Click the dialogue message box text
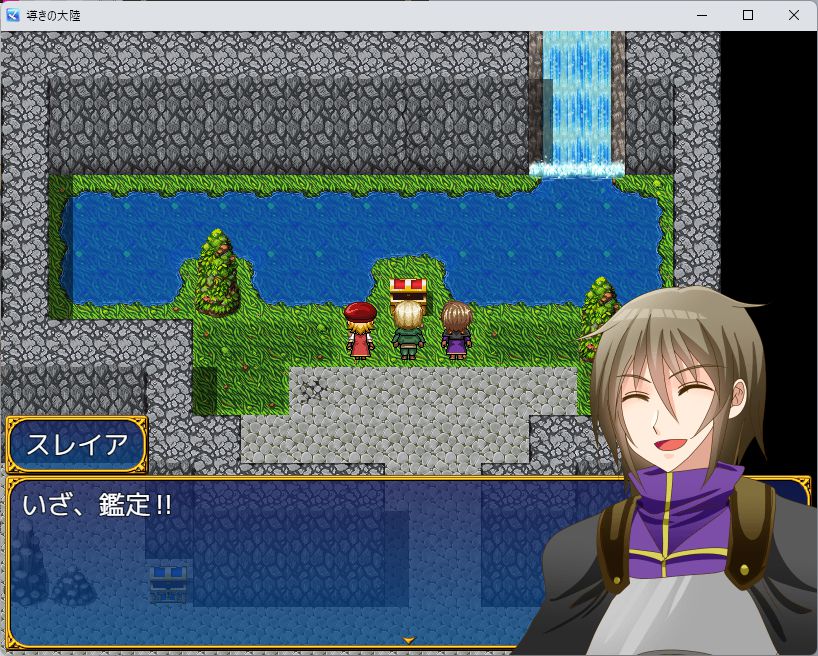Viewport: 818px width, 656px height. tap(97, 506)
